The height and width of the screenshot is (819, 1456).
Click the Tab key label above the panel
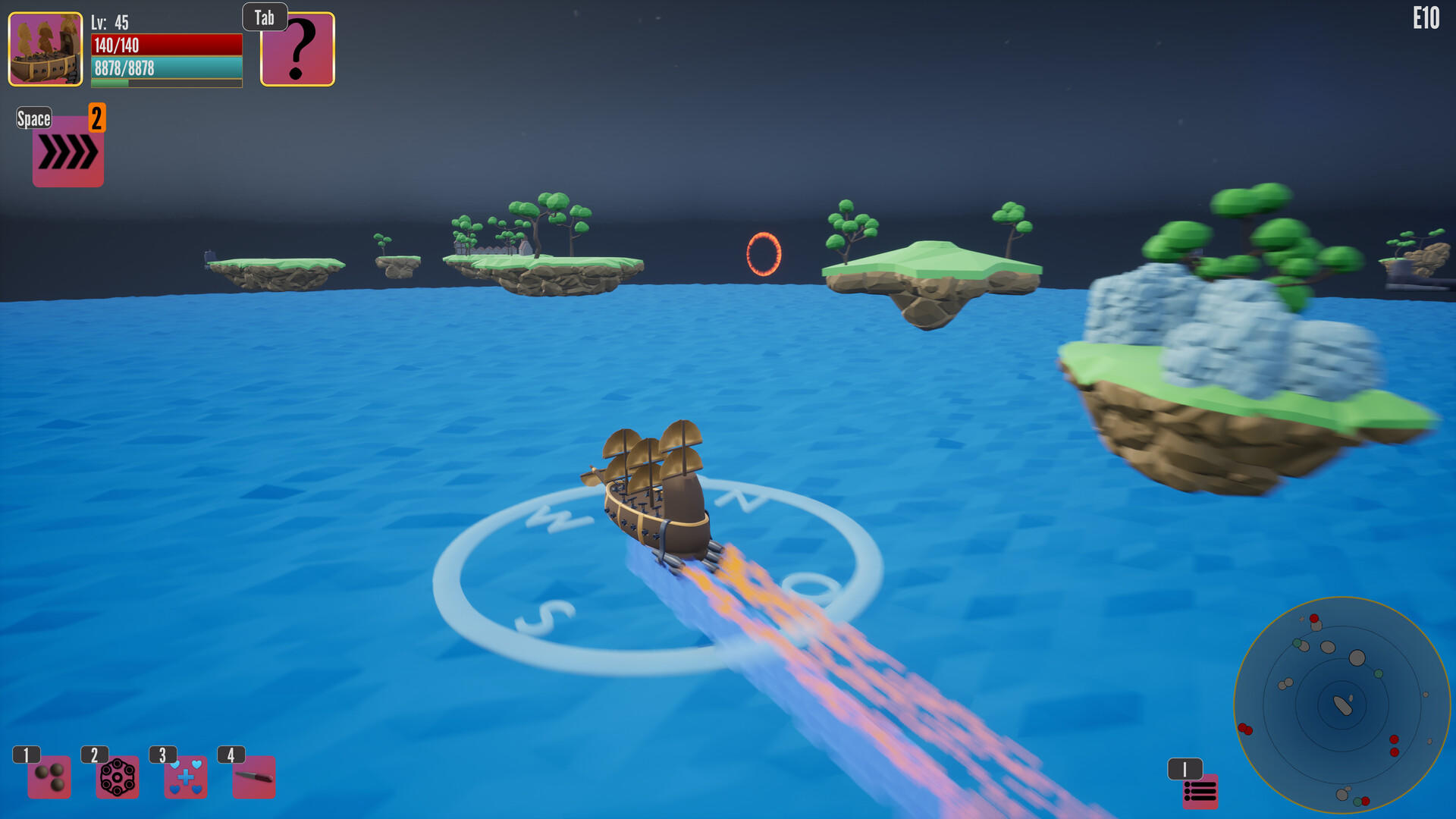(264, 17)
